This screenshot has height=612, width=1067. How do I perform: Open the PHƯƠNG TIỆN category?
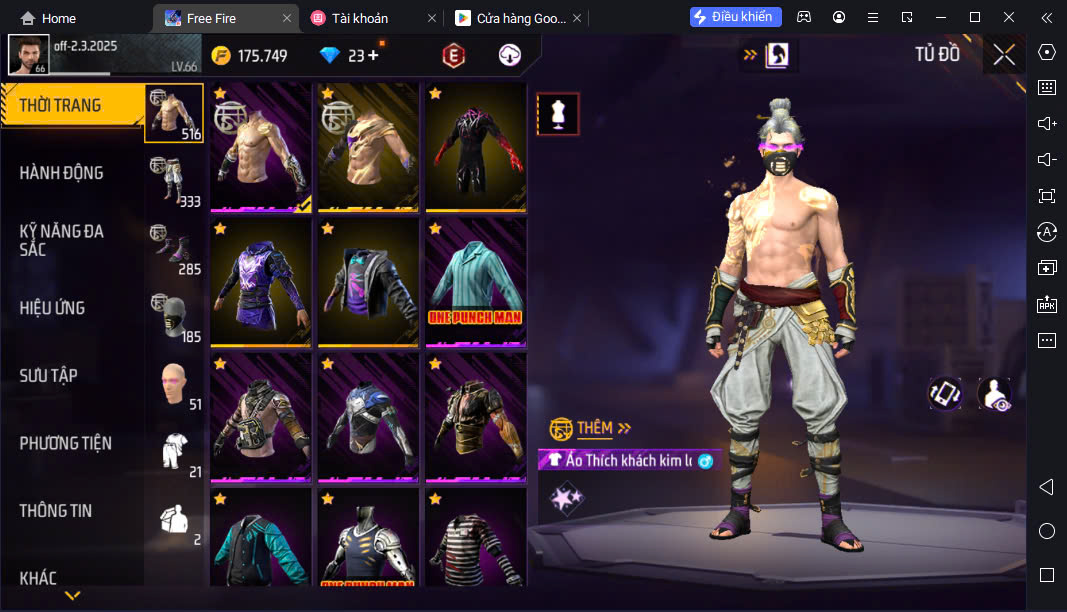pyautogui.click(x=66, y=443)
